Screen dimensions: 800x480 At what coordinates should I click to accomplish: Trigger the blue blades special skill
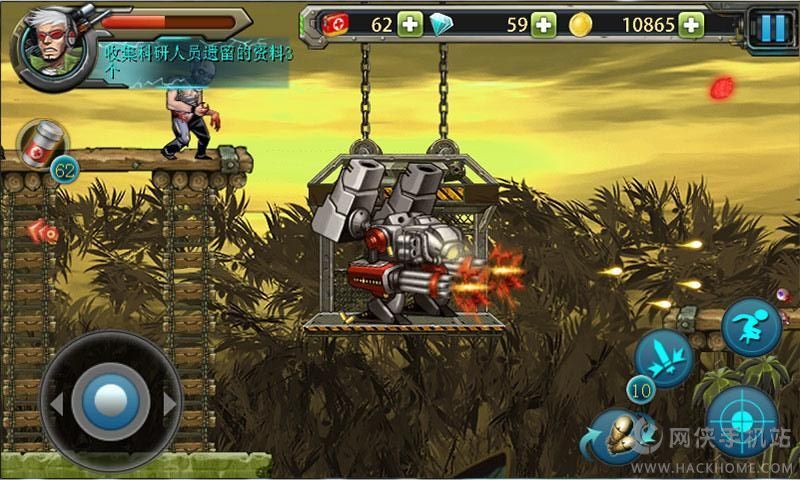(x=665, y=357)
